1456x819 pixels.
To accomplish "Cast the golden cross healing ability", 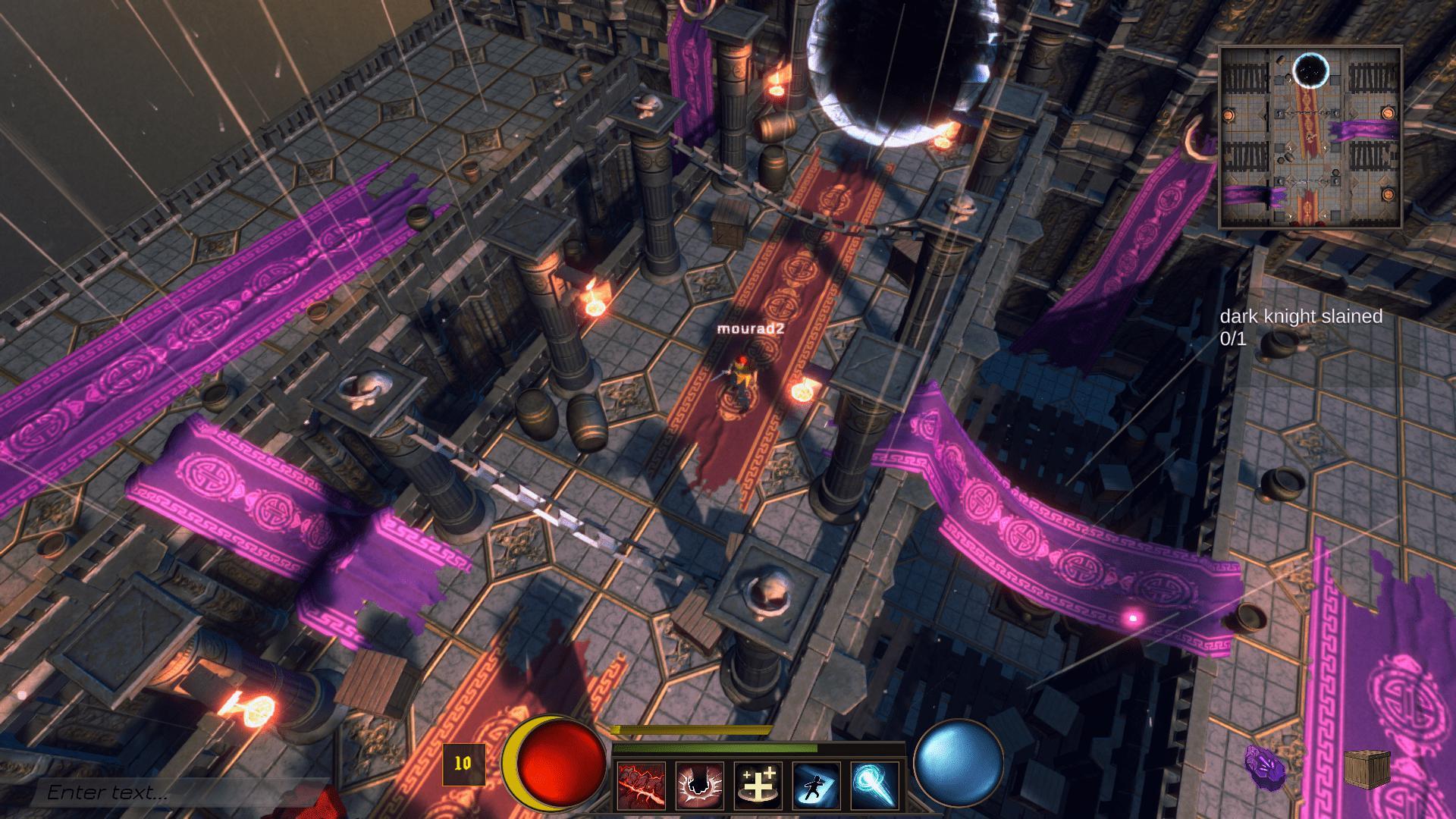I will (758, 786).
